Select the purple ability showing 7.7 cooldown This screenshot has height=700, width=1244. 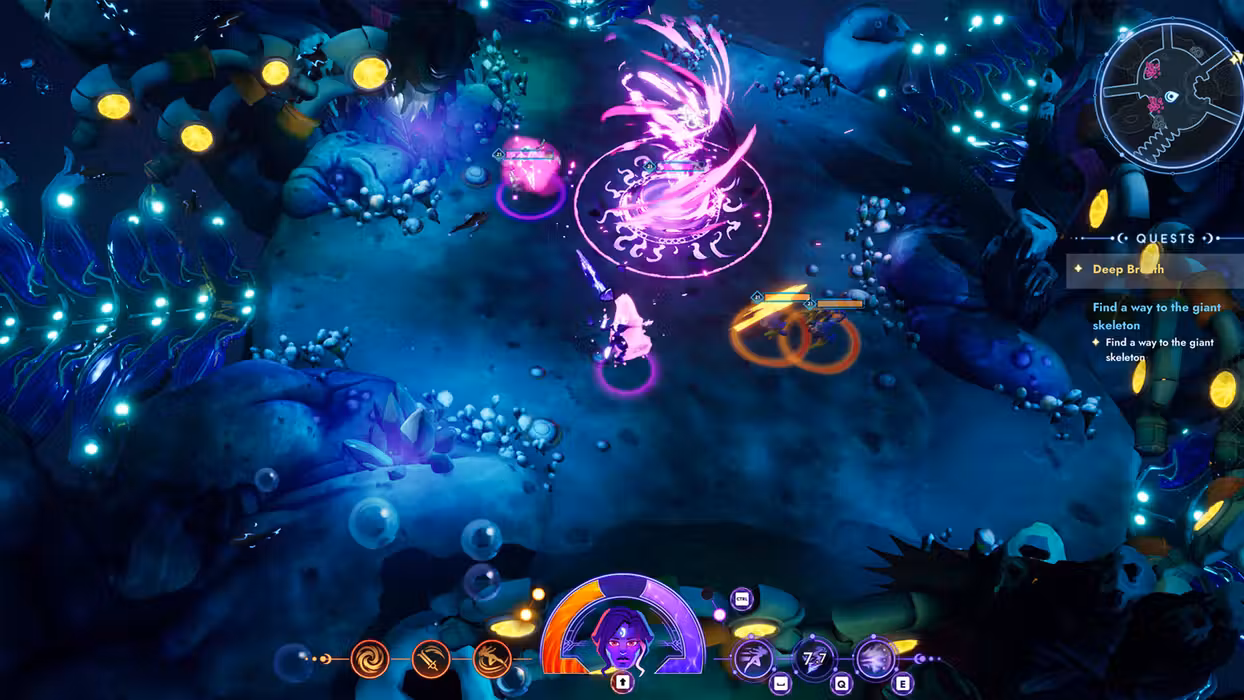(814, 659)
